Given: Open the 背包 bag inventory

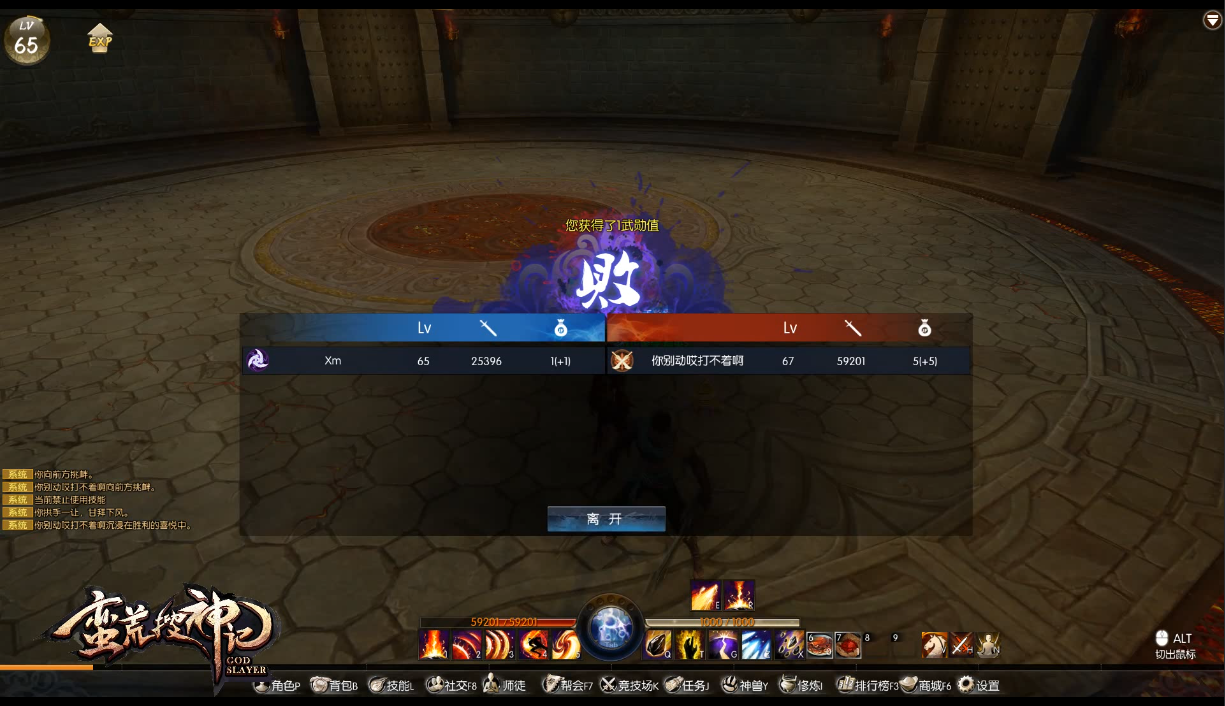Looking at the screenshot, I should tap(334, 686).
